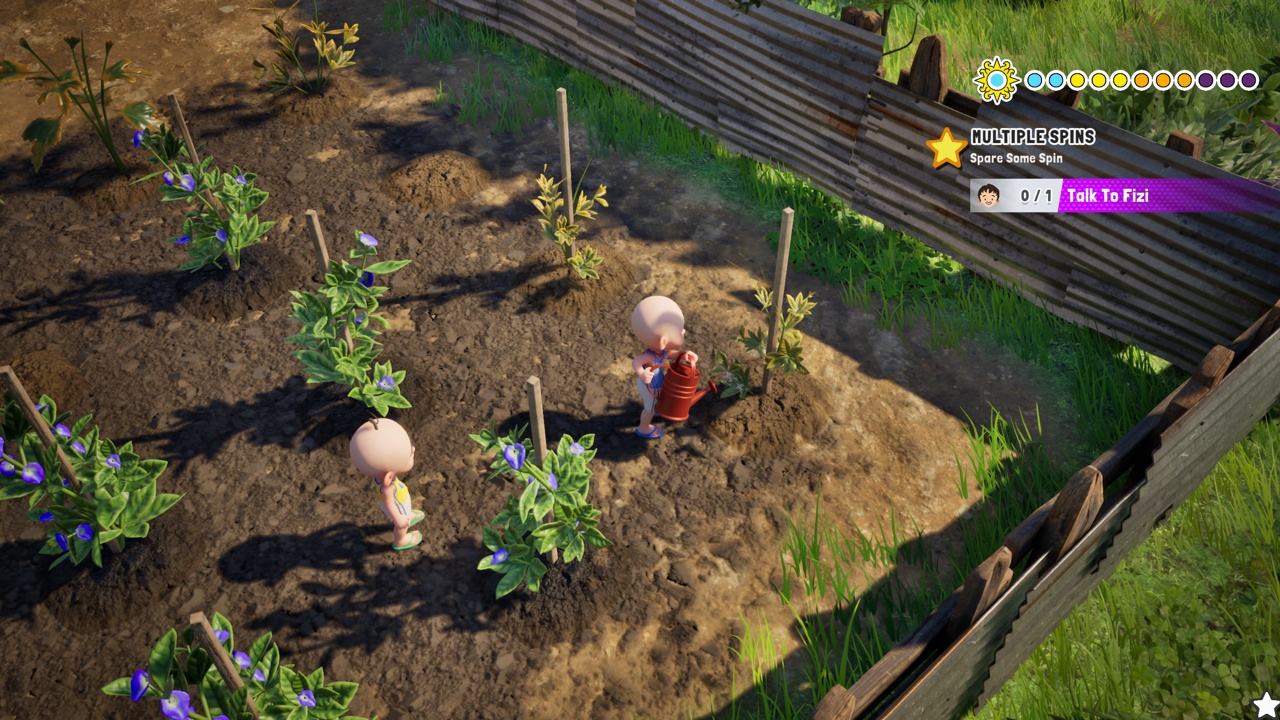Viewport: 1280px width, 720px height.
Task: Click the first blue dot on the spin meter
Action: click(x=1035, y=80)
